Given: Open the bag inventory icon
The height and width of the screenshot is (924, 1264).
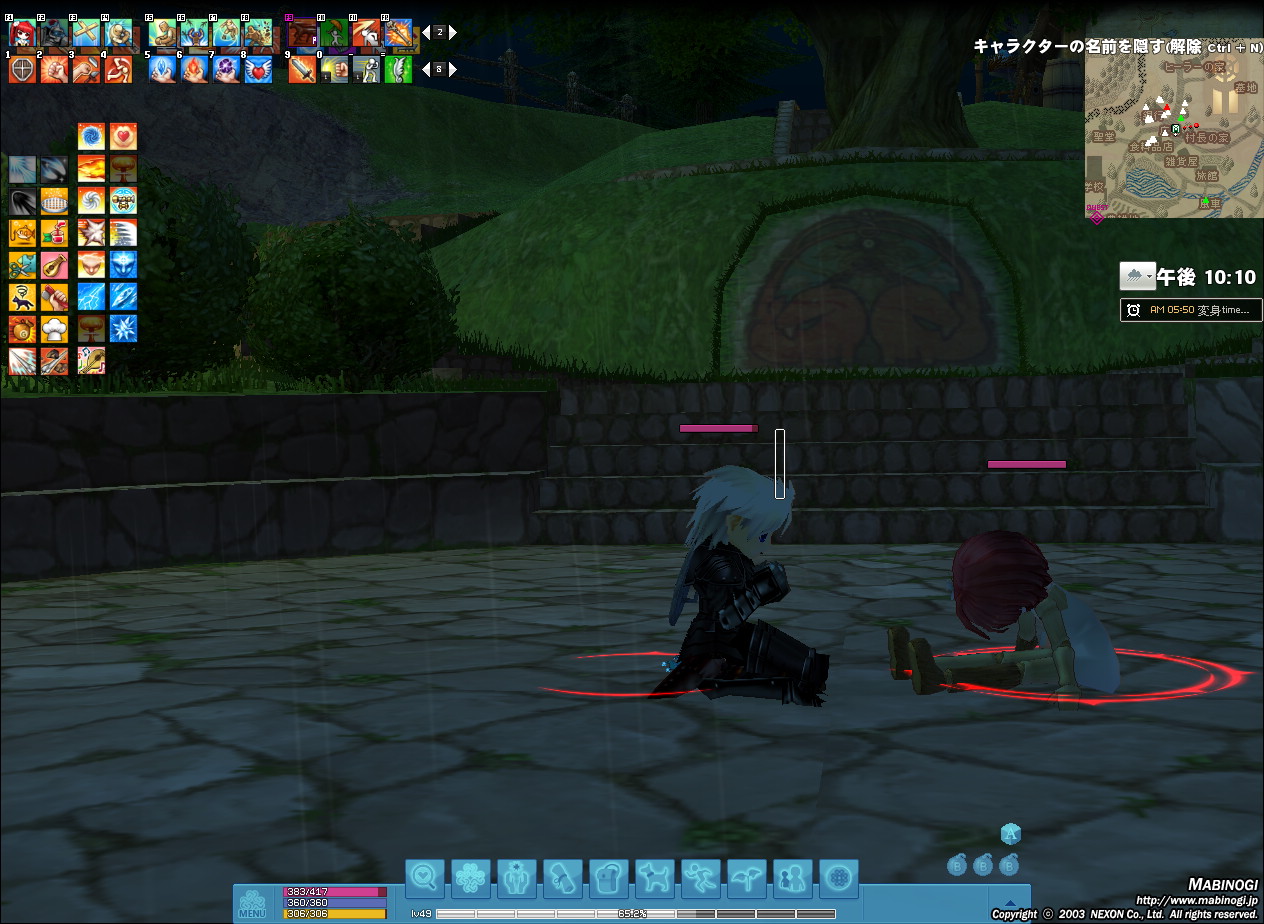Looking at the screenshot, I should click(x=609, y=878).
